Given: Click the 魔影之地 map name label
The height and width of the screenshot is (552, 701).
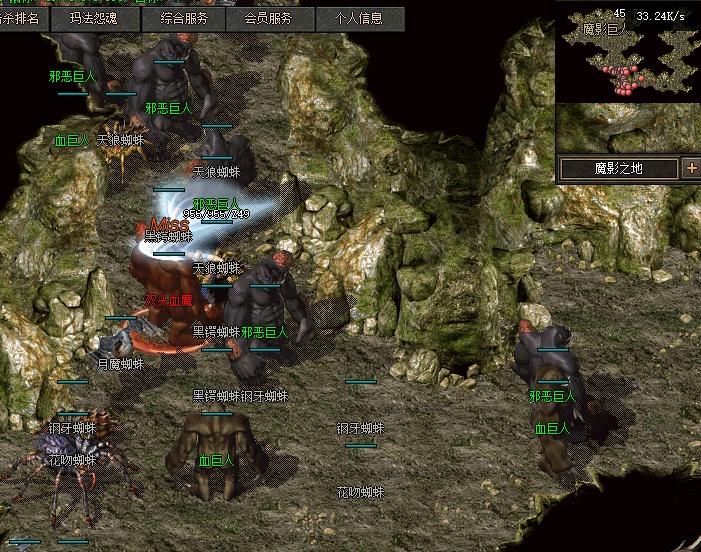Looking at the screenshot, I should tap(619, 168).
